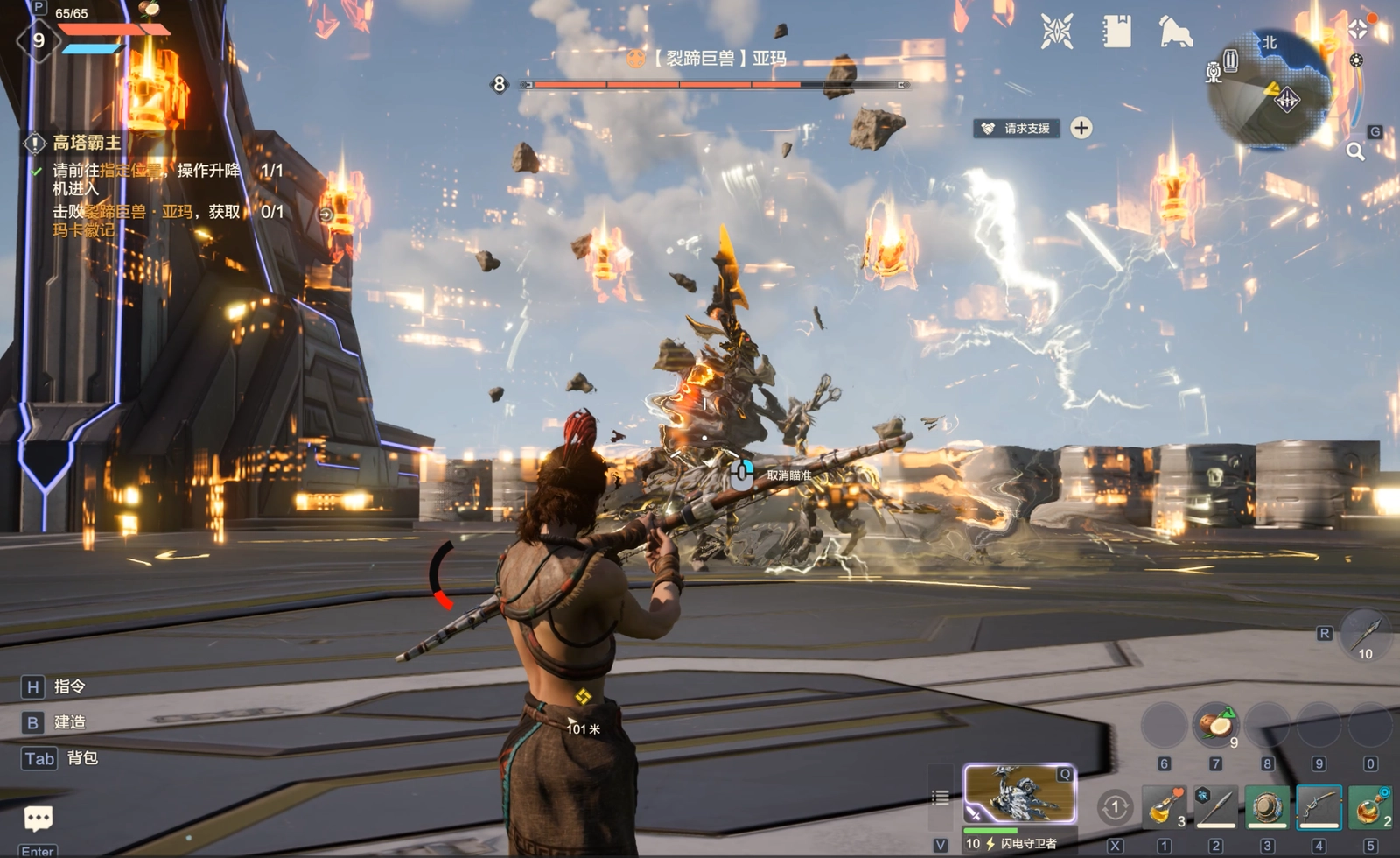Open the journal notebook icon
The width and height of the screenshot is (1400, 858).
tap(1116, 32)
